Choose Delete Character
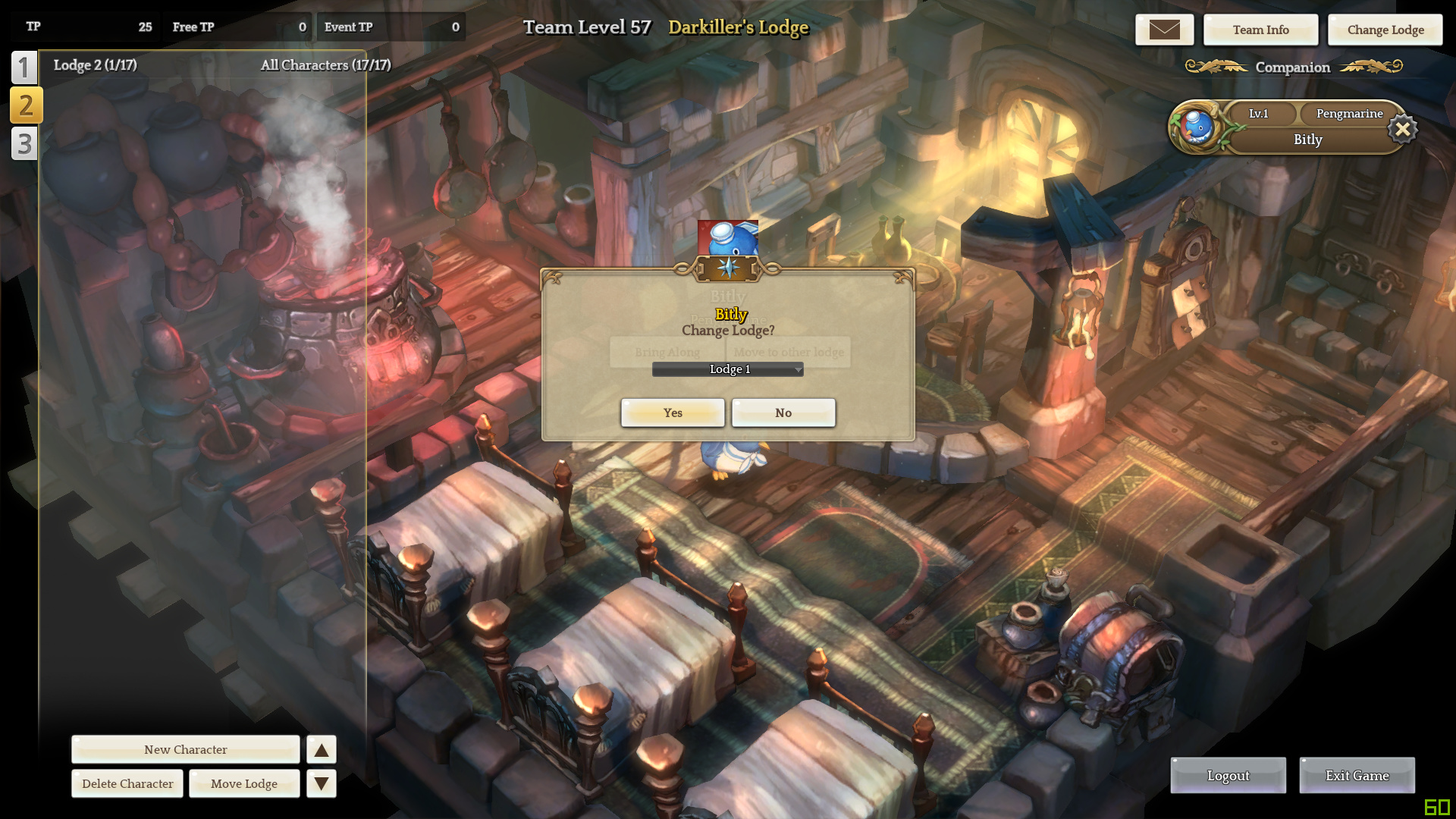Screen dimensions: 1456x819 (x=127, y=783)
